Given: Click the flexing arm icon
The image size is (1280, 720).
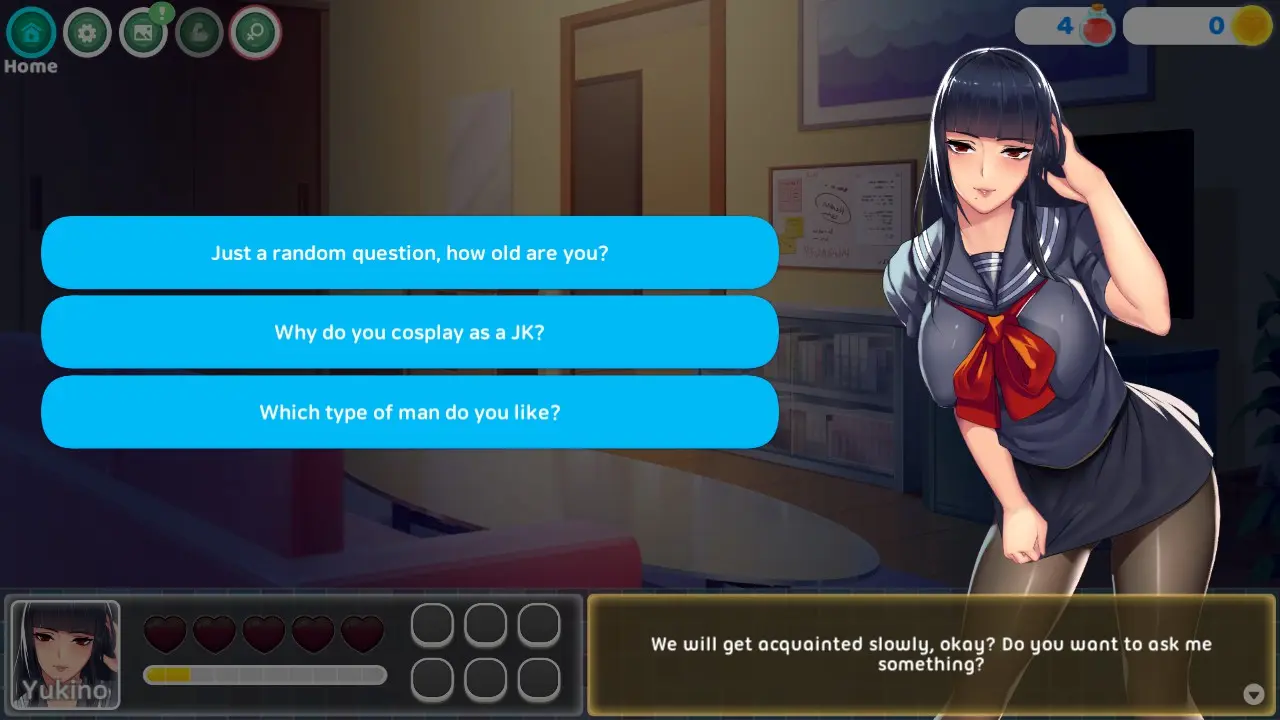Looking at the screenshot, I should 199,33.
